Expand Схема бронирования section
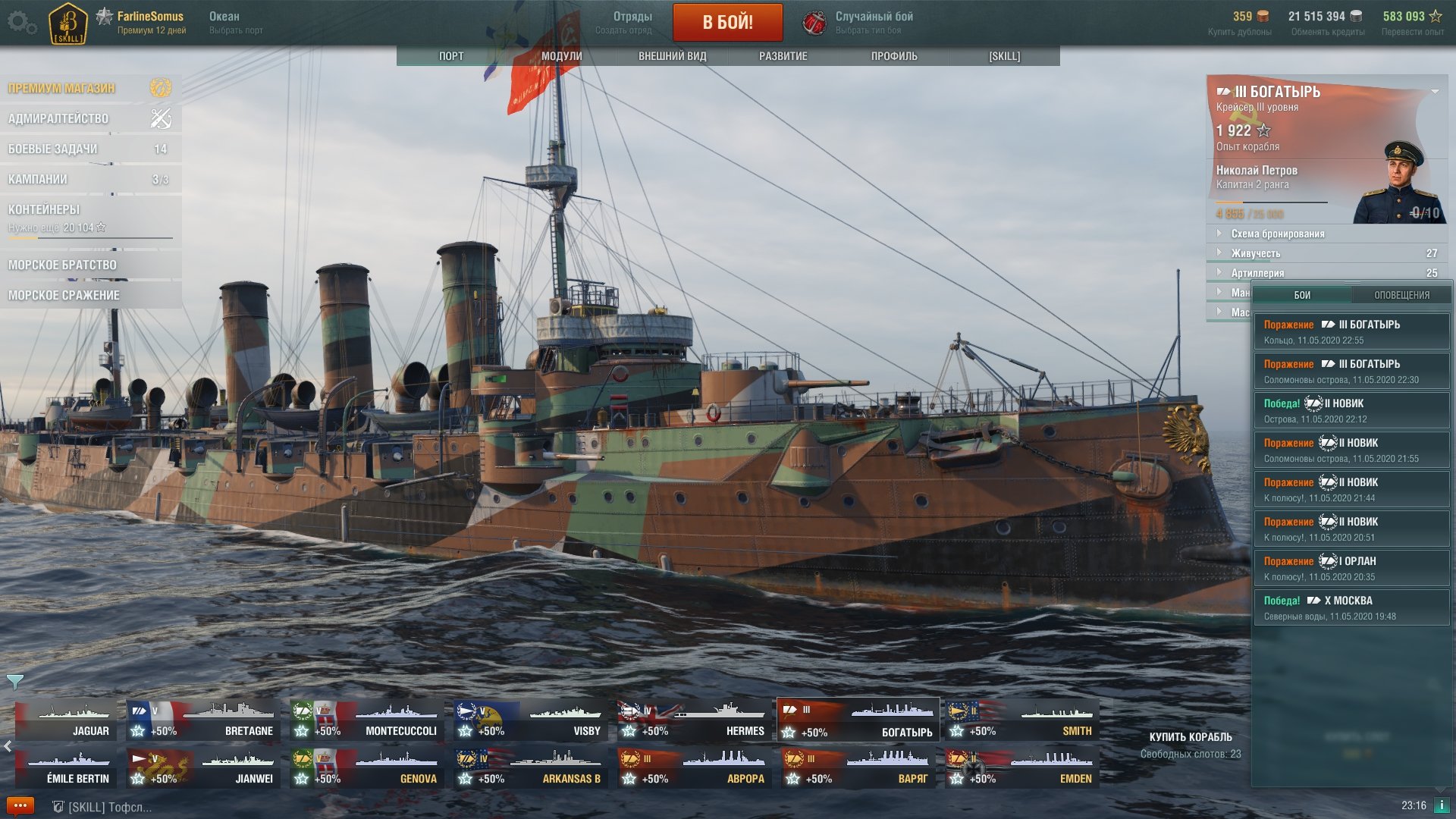This screenshot has width=1456, height=819. [x=1277, y=234]
